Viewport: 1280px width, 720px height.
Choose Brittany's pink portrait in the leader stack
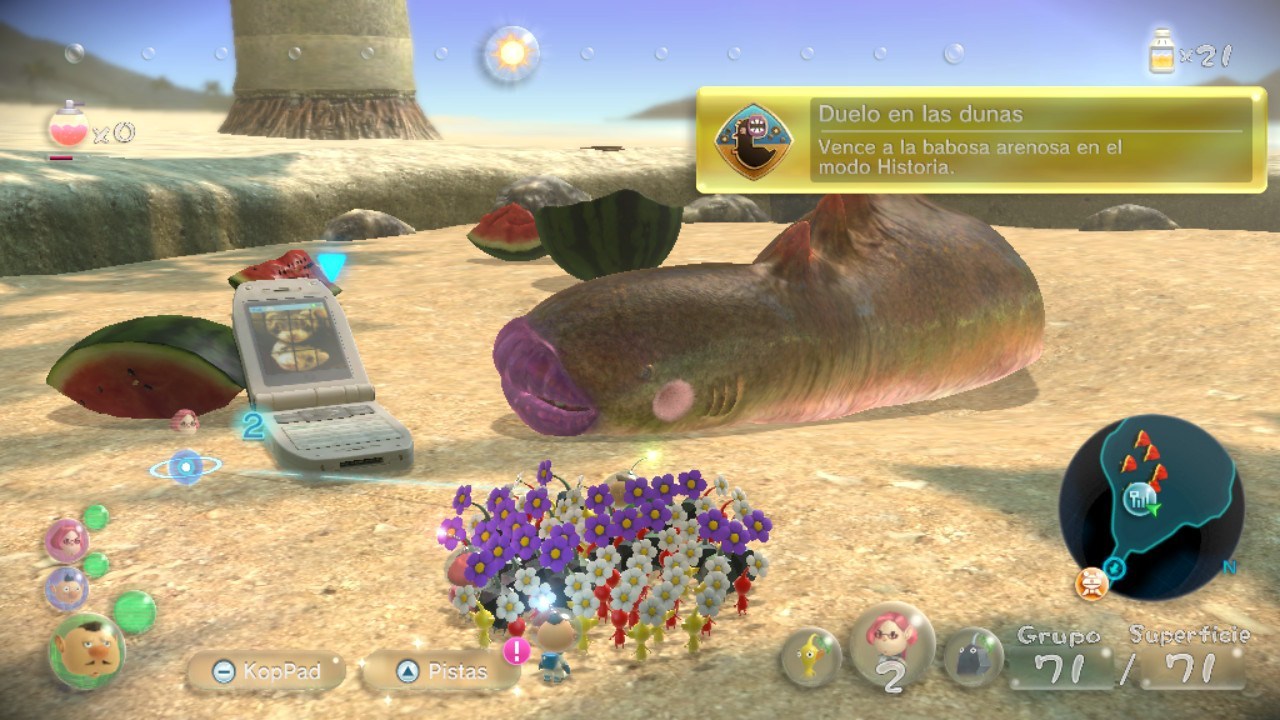[67, 540]
